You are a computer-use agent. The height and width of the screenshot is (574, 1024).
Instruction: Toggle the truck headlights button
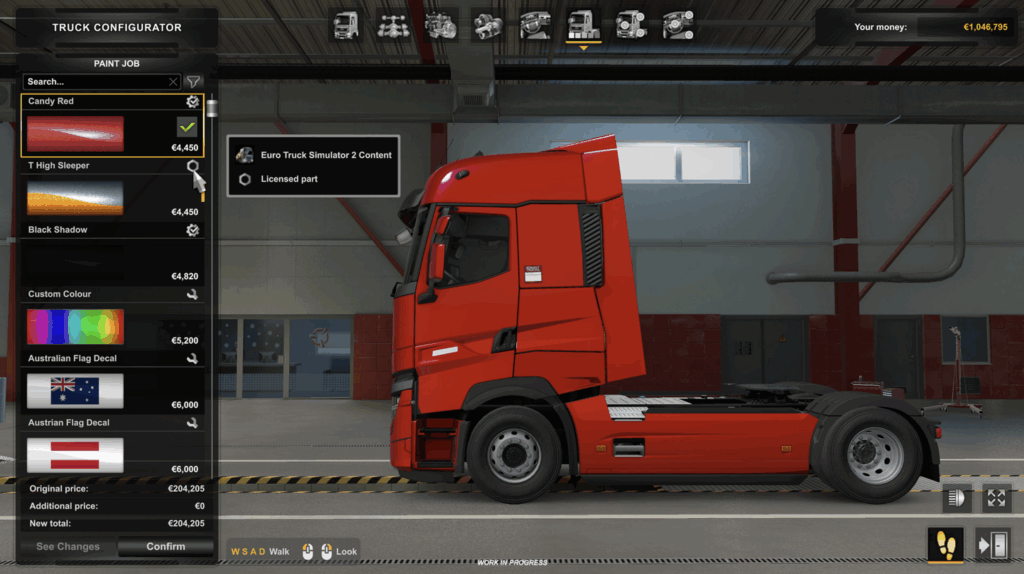(957, 497)
